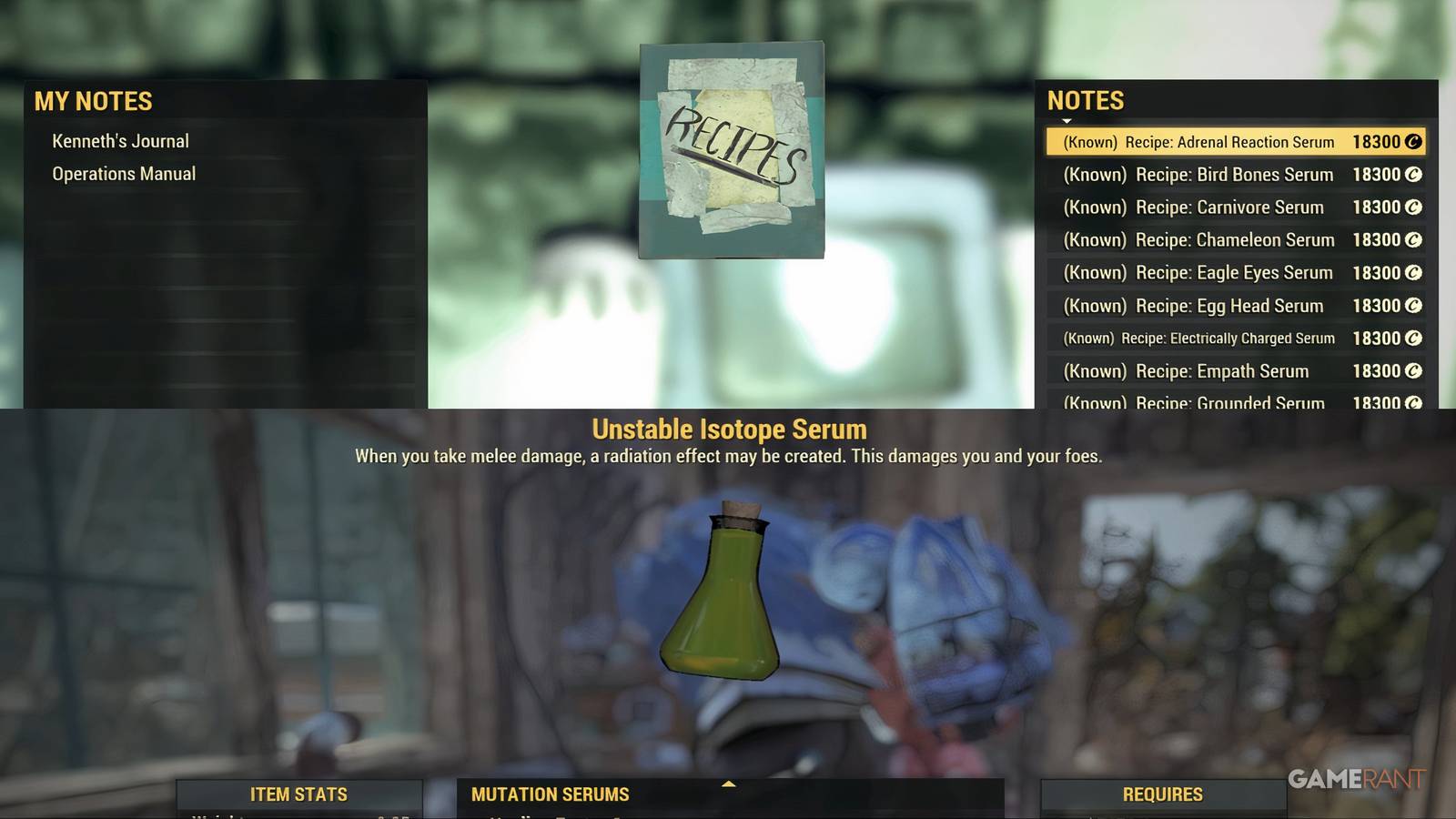Click the caps icon beside Egg Head Serum
Viewport: 1456px width, 819px height.
(x=1412, y=305)
